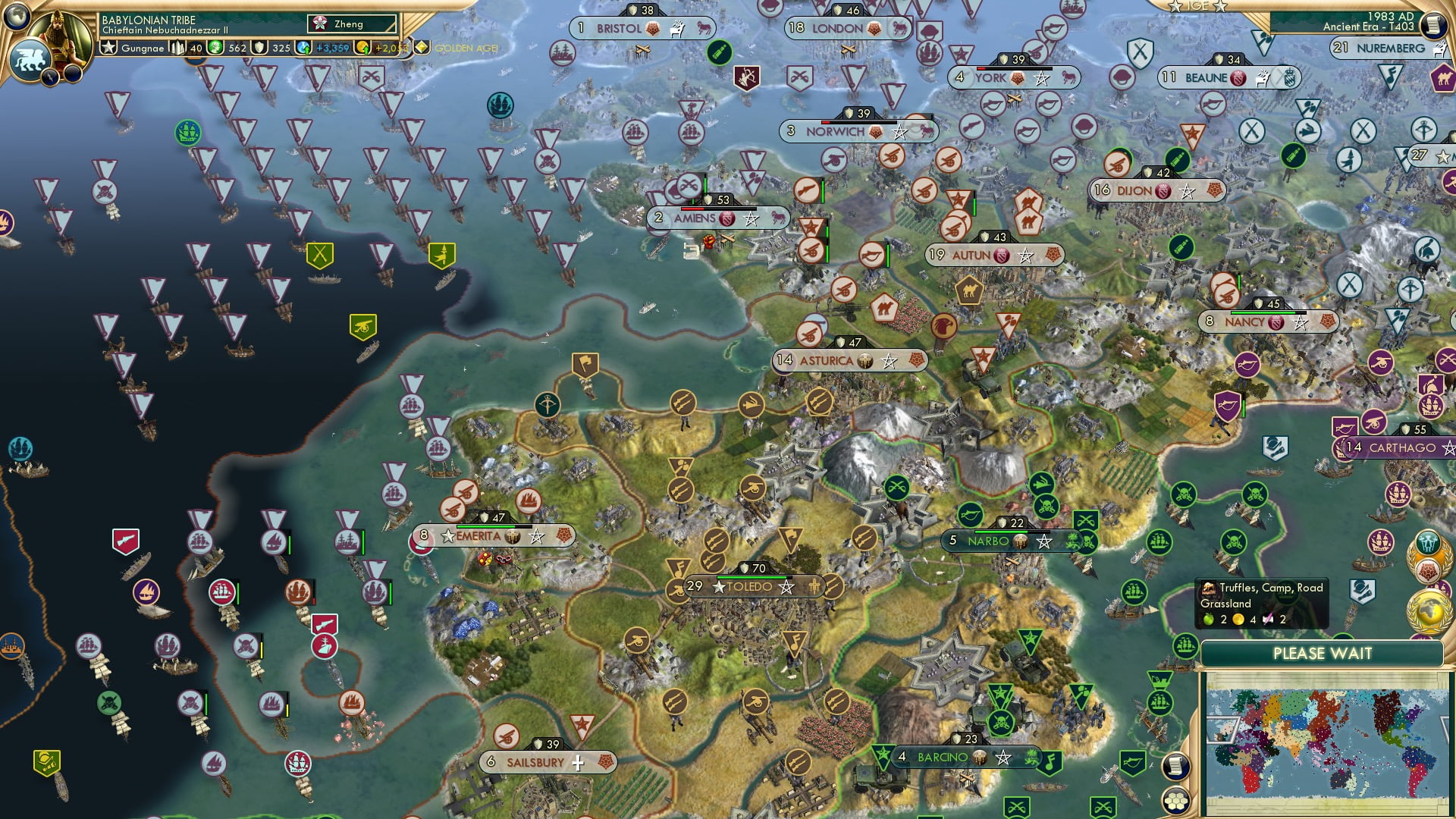Open social policies via the star icon
1456x819 pixels.
(109, 47)
